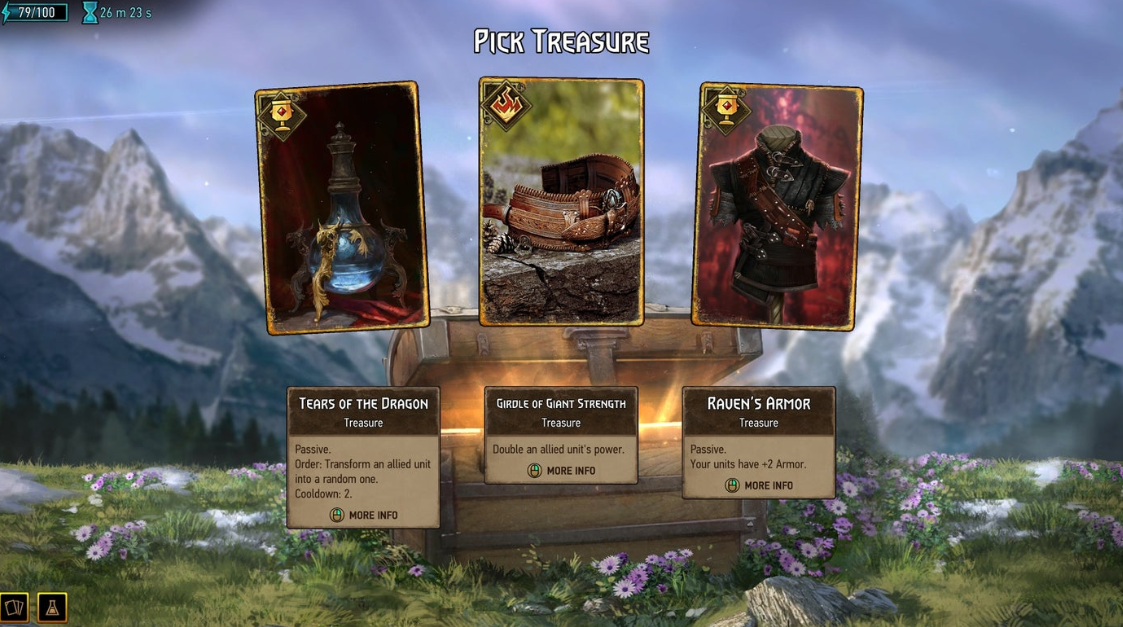View more info about Raven's Armor
This screenshot has width=1123, height=627.
[759, 485]
